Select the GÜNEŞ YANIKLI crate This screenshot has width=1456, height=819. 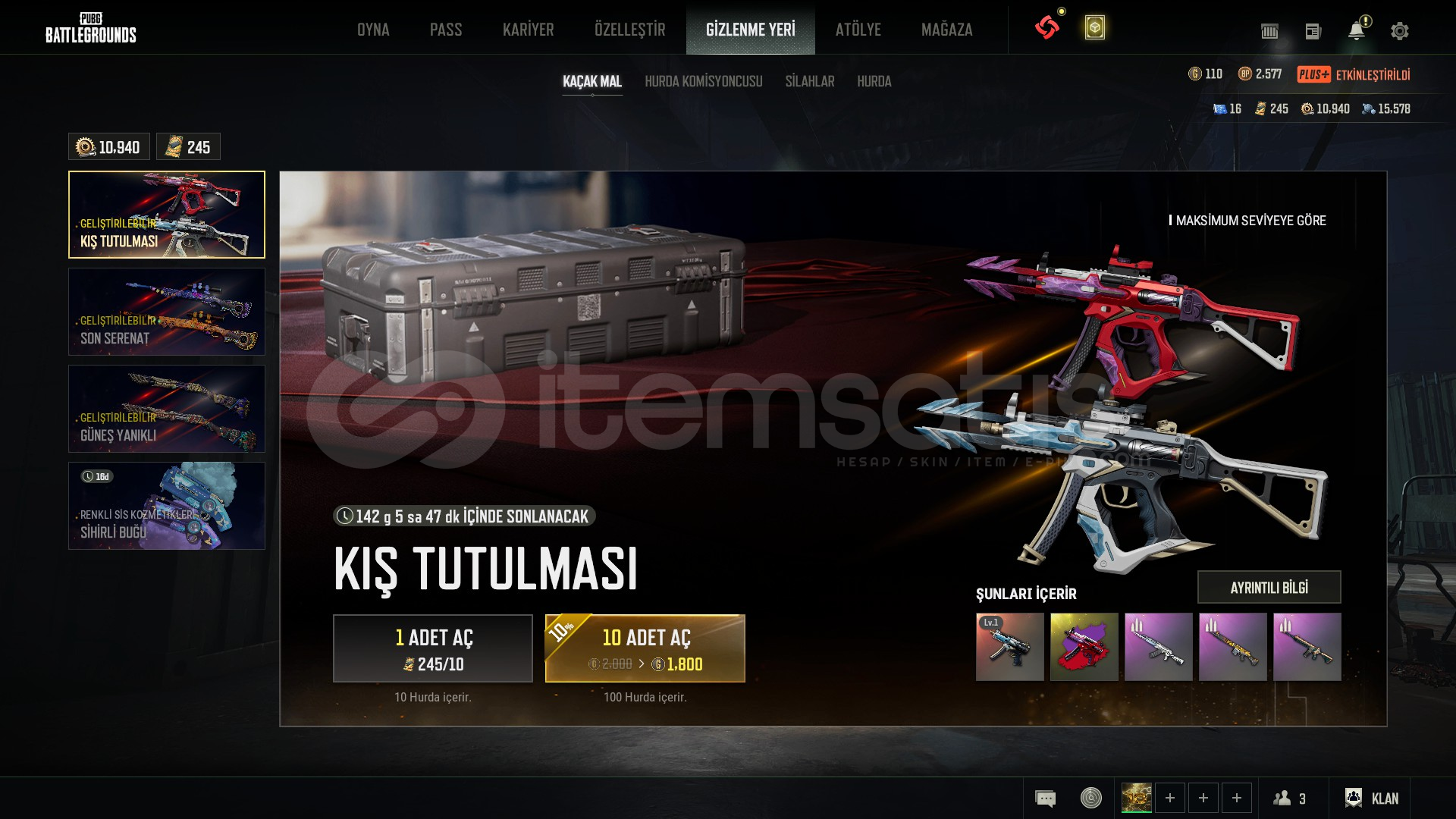tap(167, 409)
